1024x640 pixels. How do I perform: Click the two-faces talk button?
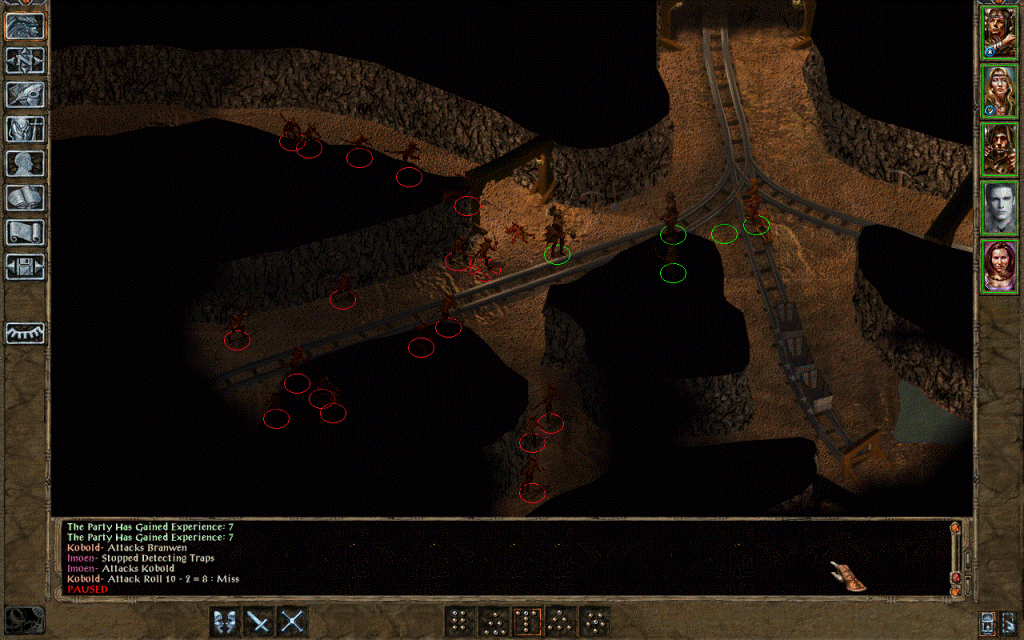225,621
